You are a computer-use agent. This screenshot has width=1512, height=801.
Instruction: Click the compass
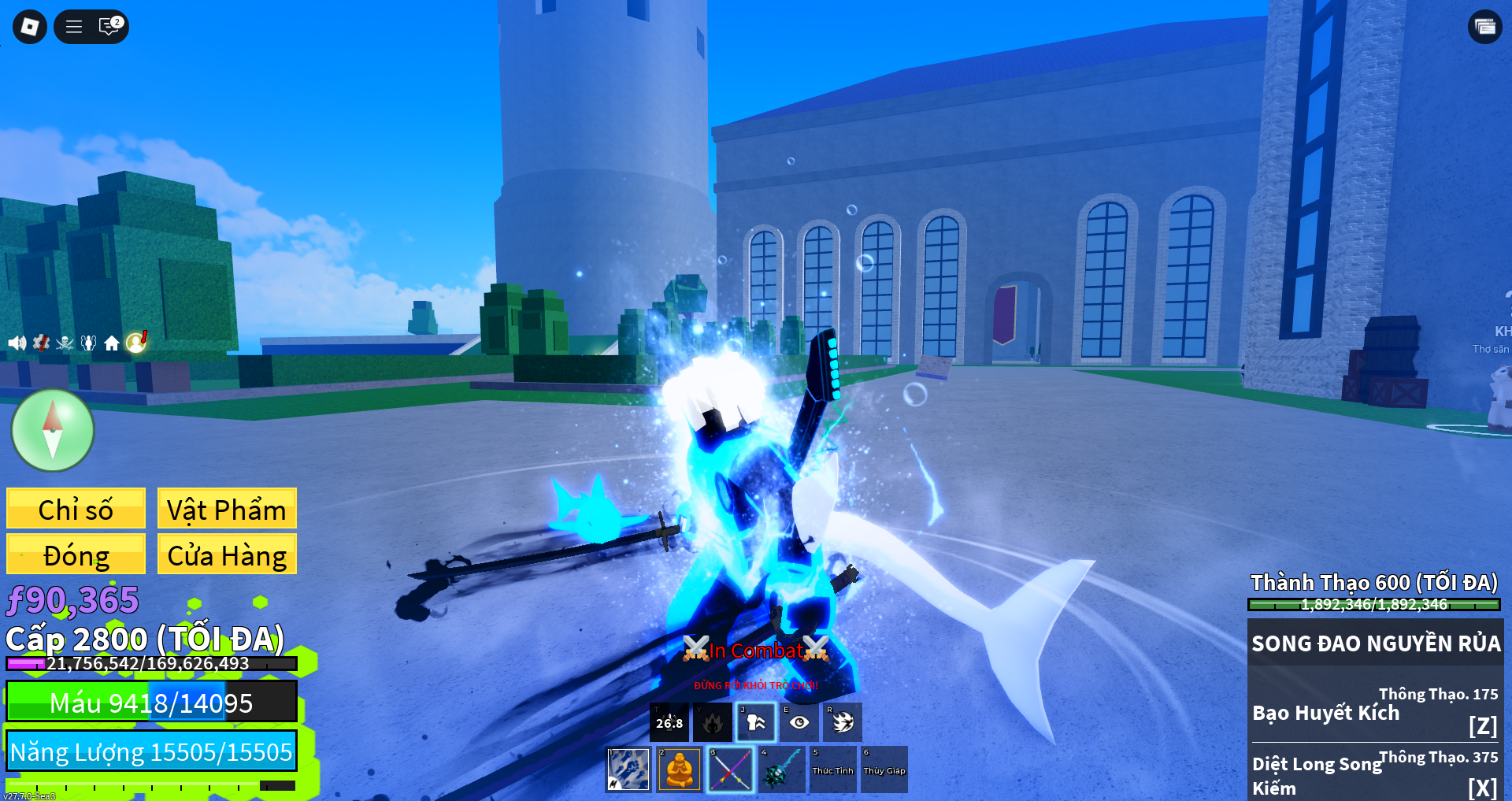coord(53,430)
